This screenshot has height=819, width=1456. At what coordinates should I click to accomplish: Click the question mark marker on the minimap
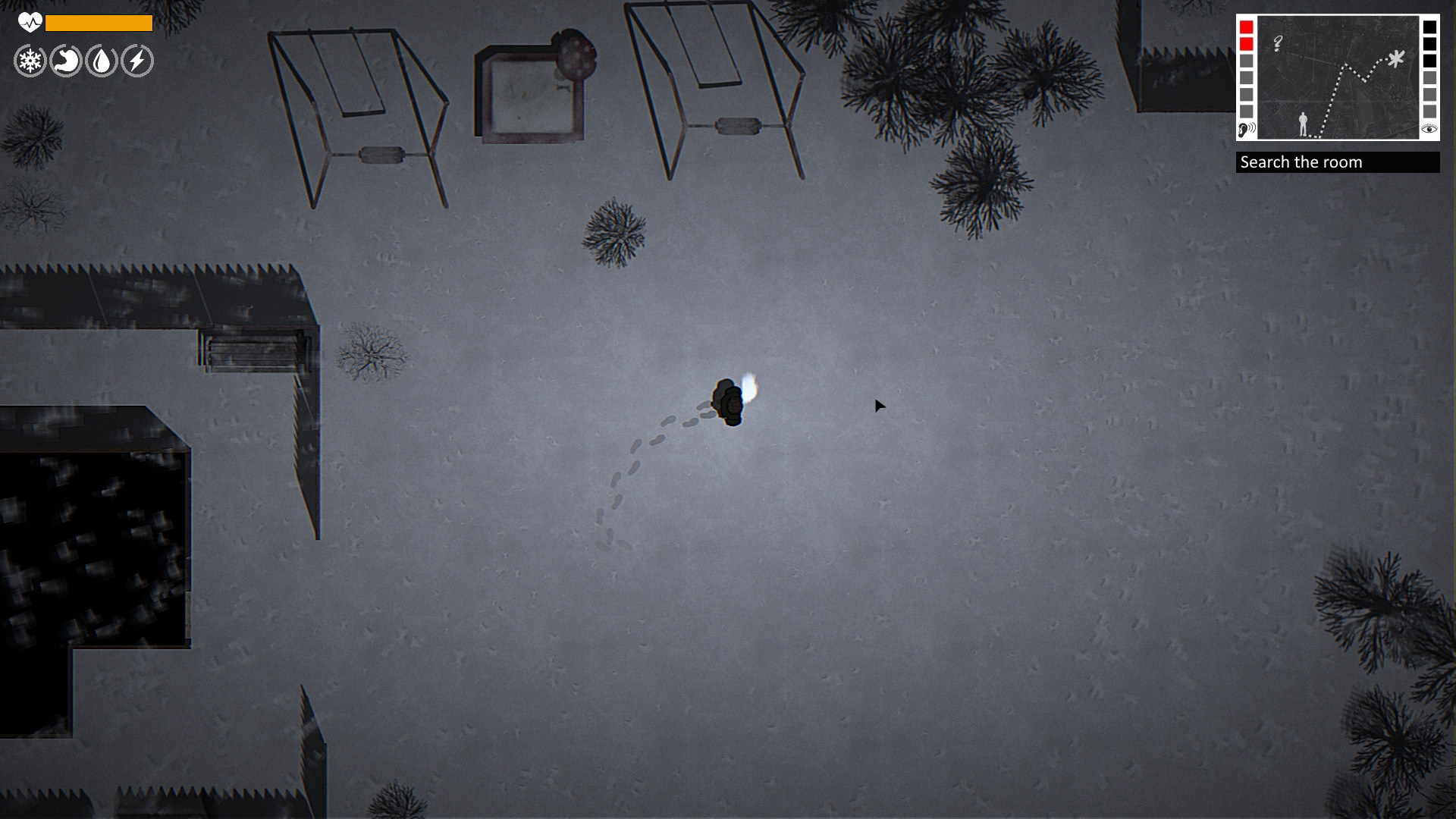coord(1277,43)
